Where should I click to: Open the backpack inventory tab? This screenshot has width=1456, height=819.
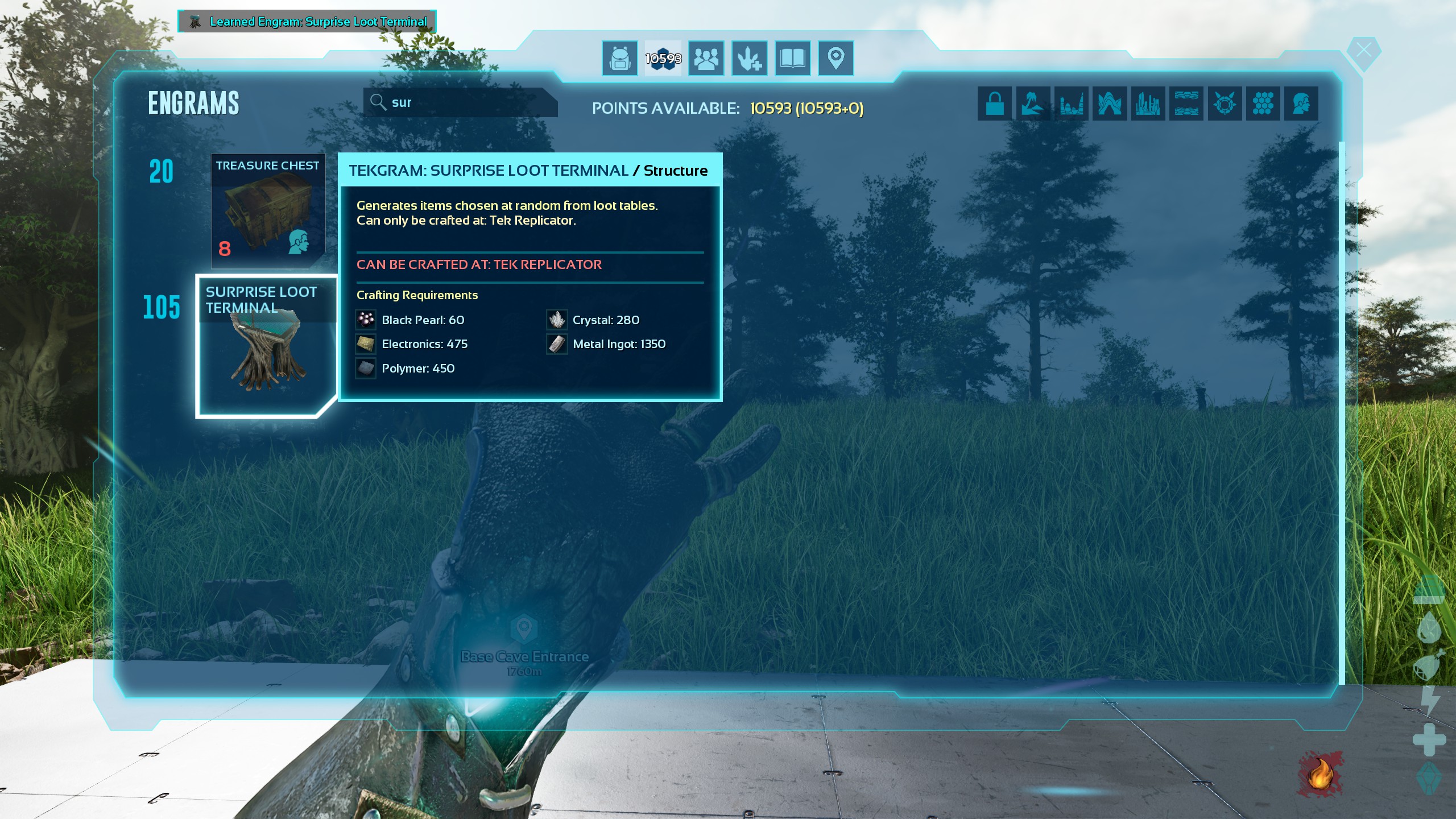[619, 58]
